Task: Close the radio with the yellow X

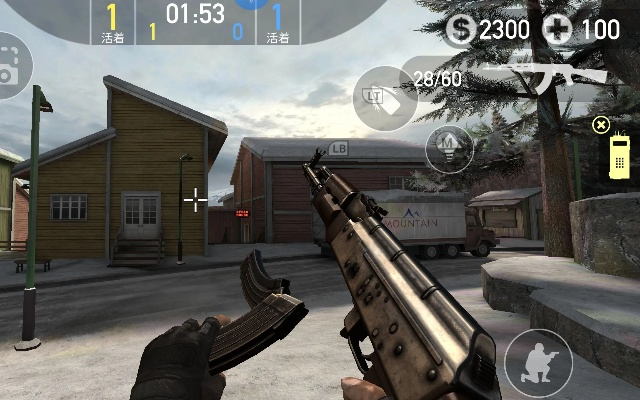Action: [600, 124]
